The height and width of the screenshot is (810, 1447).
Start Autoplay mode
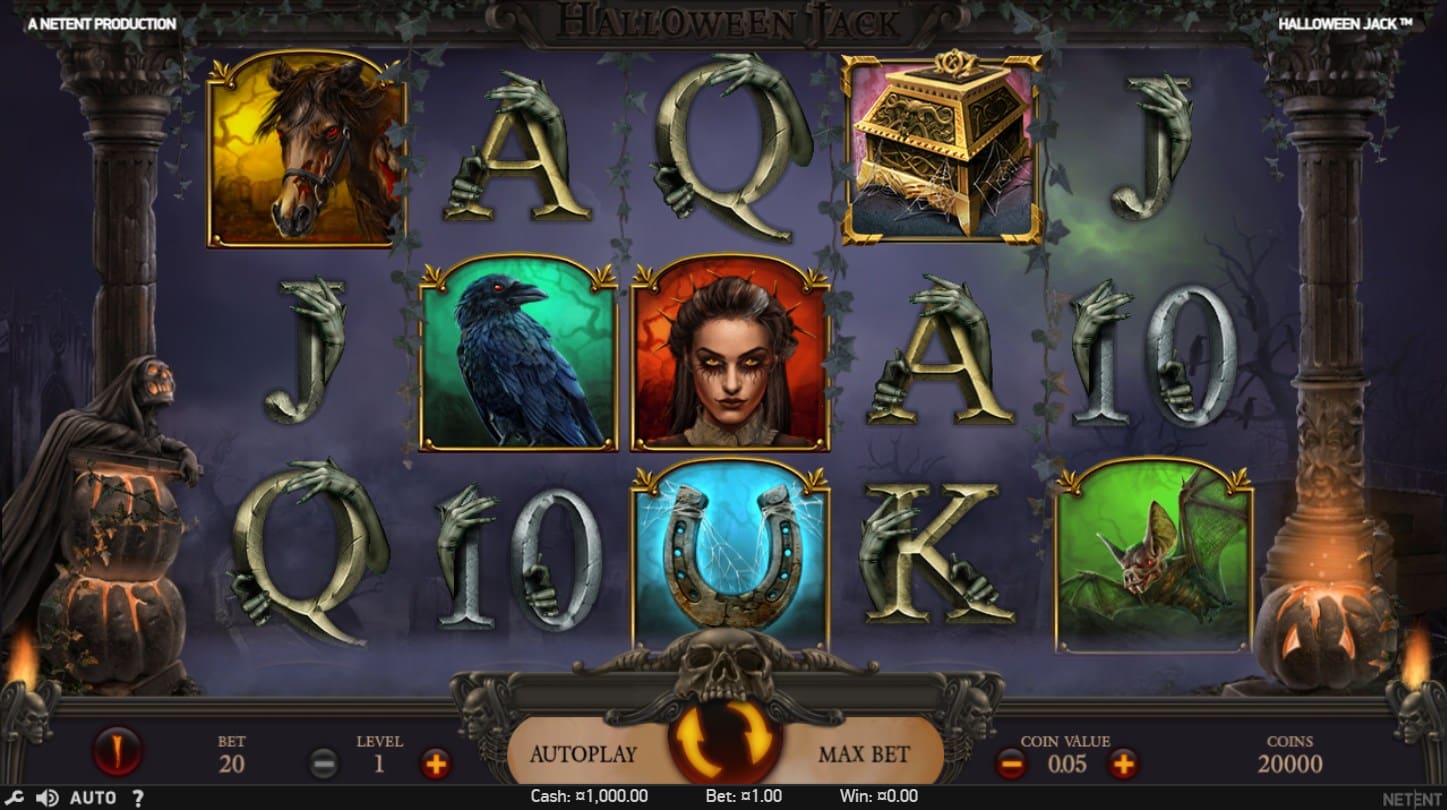pyautogui.click(x=582, y=753)
